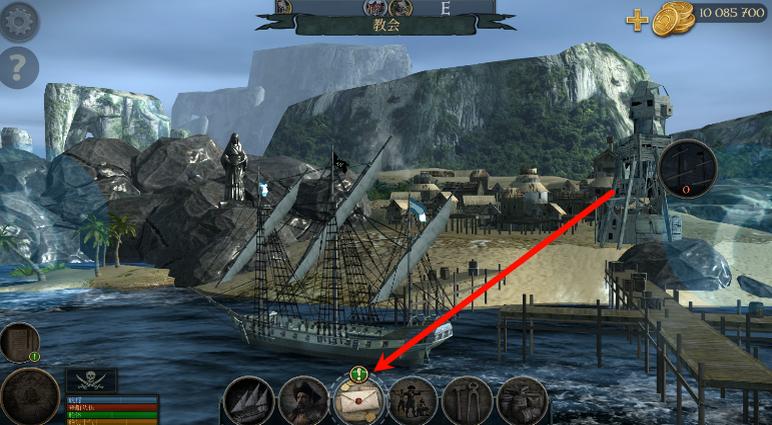
Task: Open the crew members icon
Action: point(412,402)
